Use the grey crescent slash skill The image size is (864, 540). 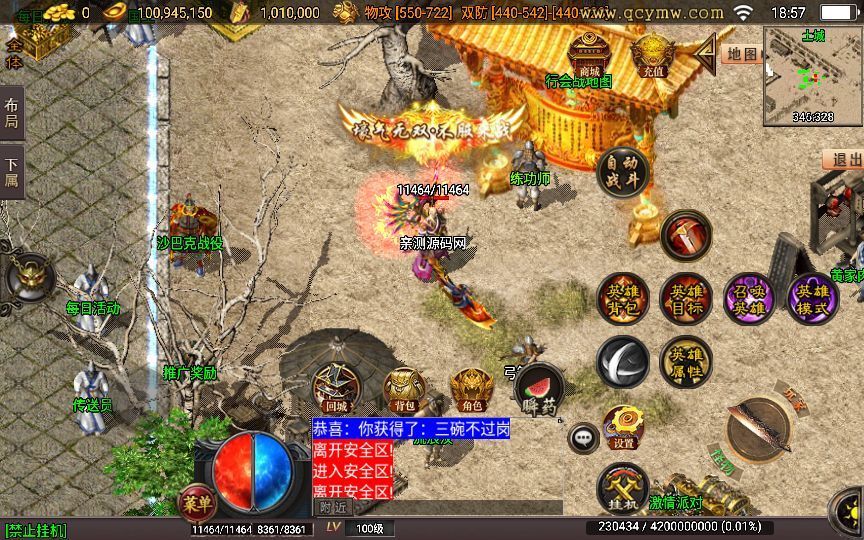[x=622, y=362]
